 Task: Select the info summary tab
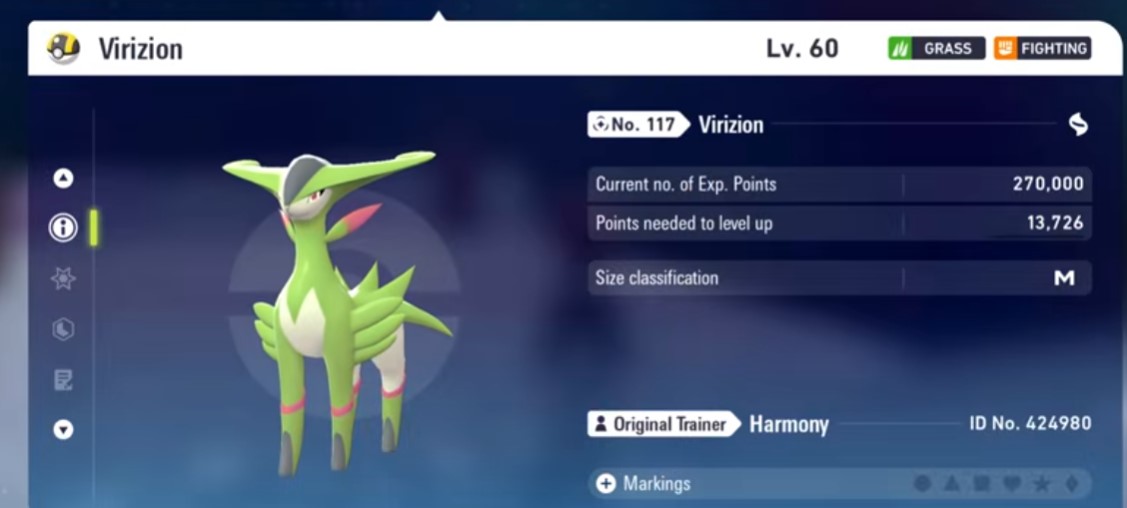click(x=63, y=228)
